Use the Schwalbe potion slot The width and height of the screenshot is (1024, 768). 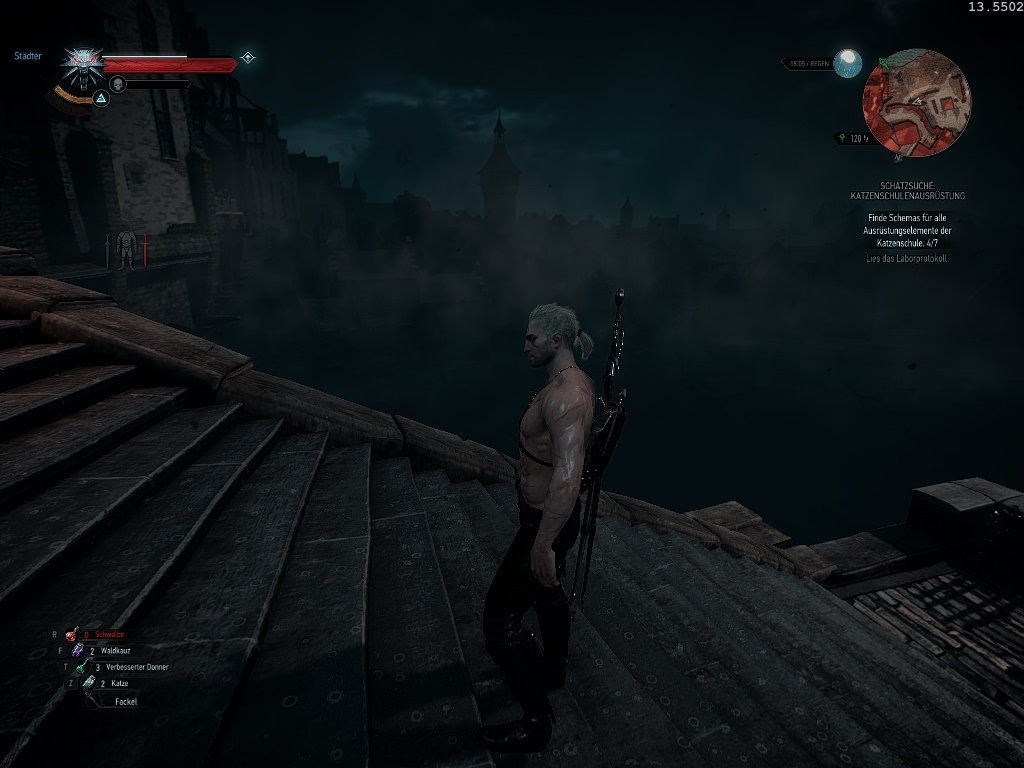72,635
